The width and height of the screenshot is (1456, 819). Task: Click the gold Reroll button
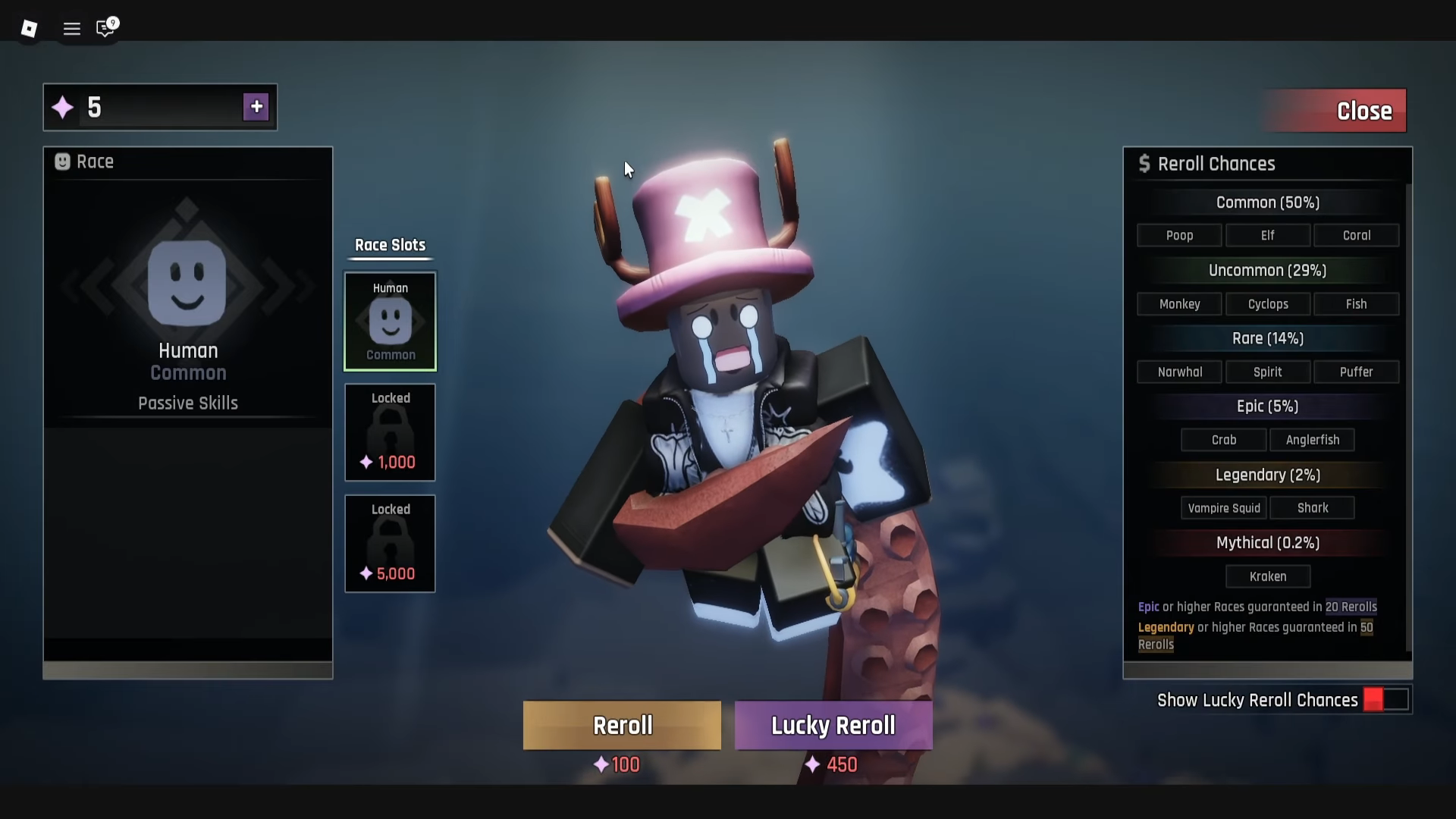pos(622,726)
